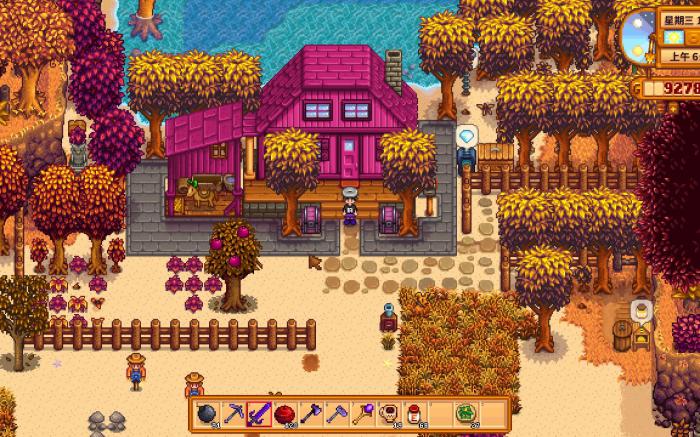Equip the pickaxe from the toolbar
Image resolution: width=700 pixels, height=437 pixels.
233,412
